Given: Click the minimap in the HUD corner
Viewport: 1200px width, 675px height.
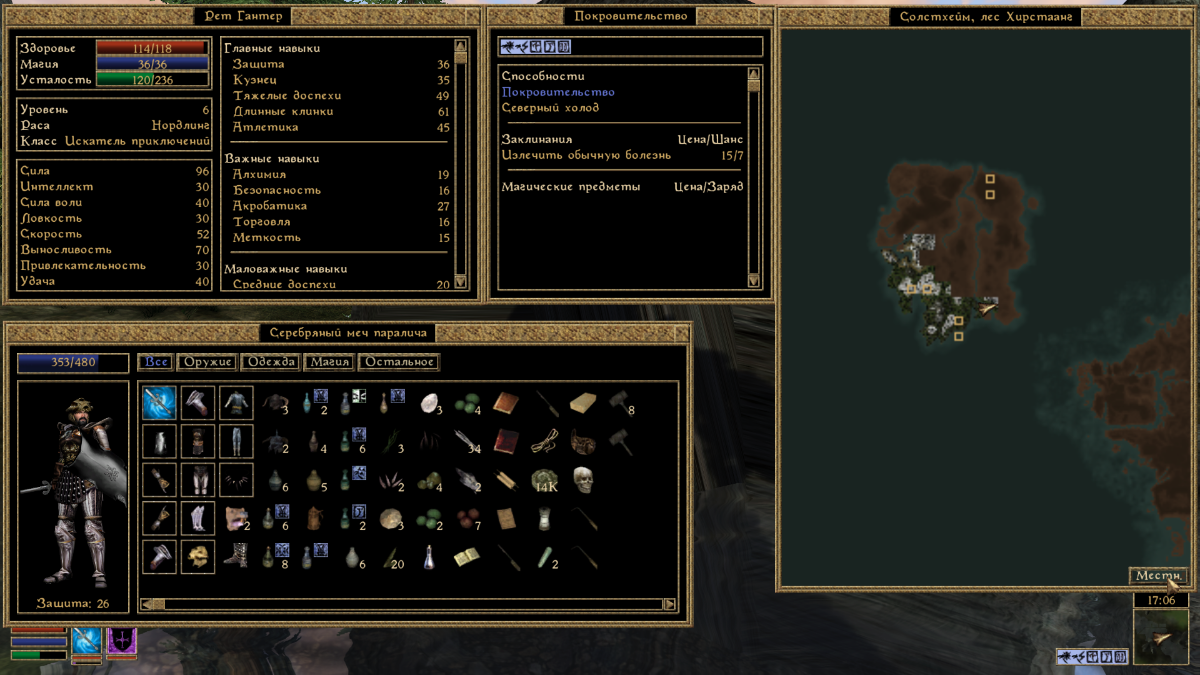Looking at the screenshot, I should tap(1159, 638).
